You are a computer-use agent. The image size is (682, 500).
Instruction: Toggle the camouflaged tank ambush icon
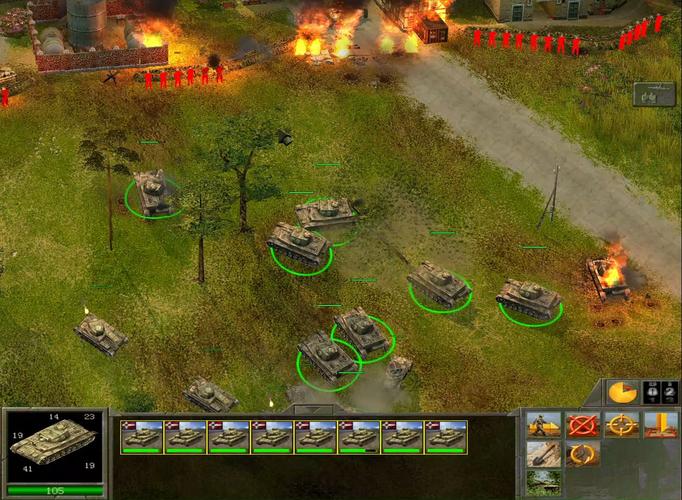(543, 483)
